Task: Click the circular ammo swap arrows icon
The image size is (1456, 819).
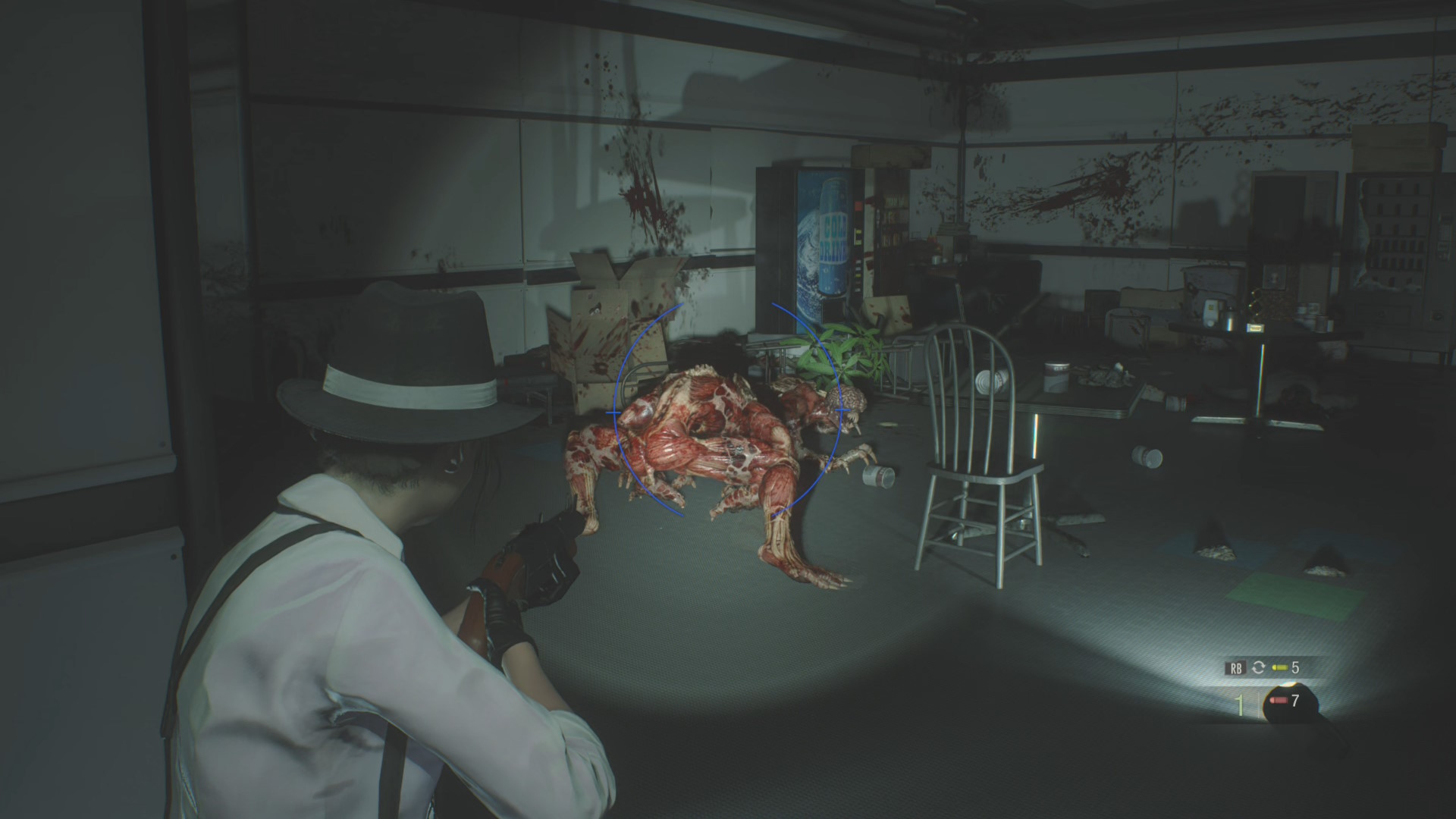Action: pos(1259,667)
